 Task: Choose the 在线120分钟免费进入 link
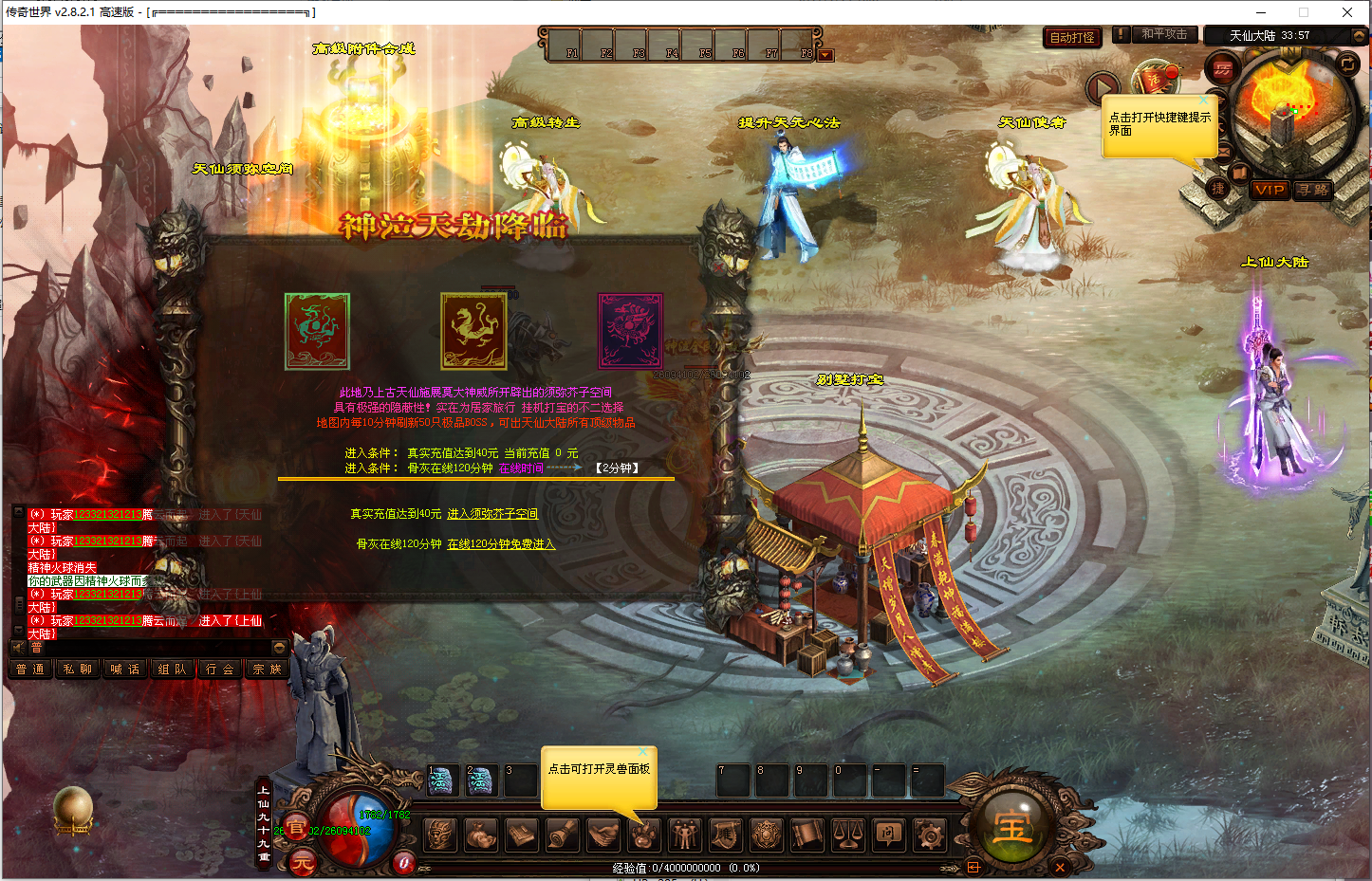click(x=501, y=544)
